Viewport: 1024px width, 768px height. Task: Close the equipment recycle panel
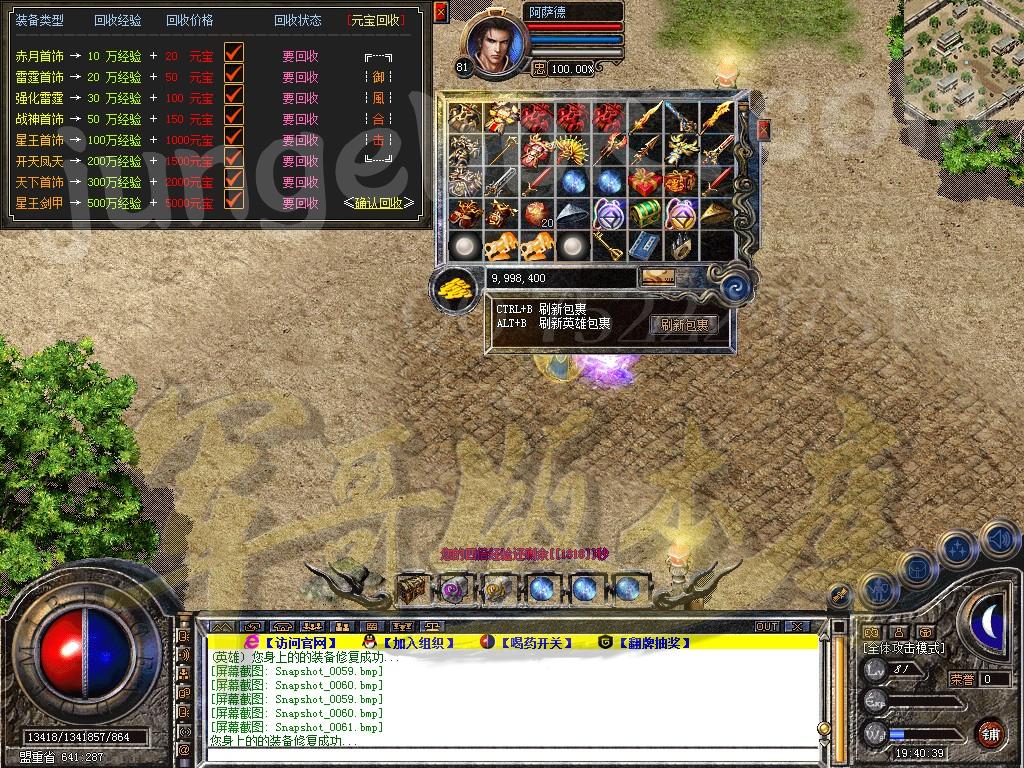pyautogui.click(x=440, y=14)
